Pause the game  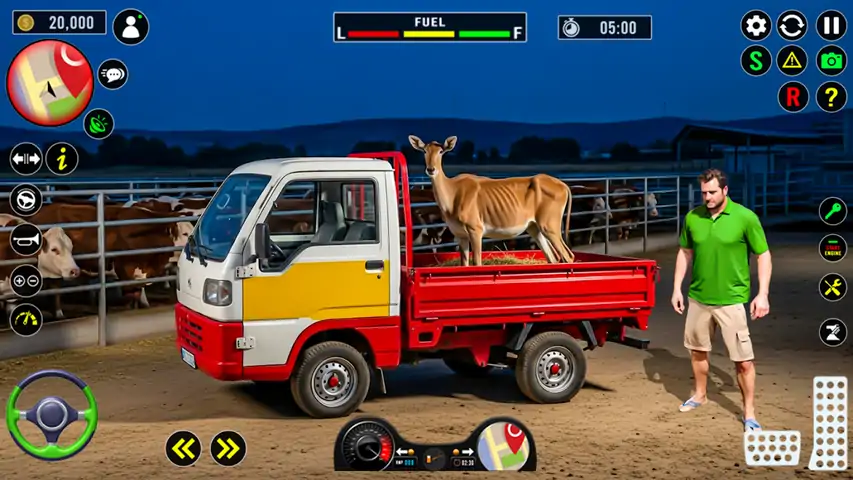pyautogui.click(x=831, y=25)
